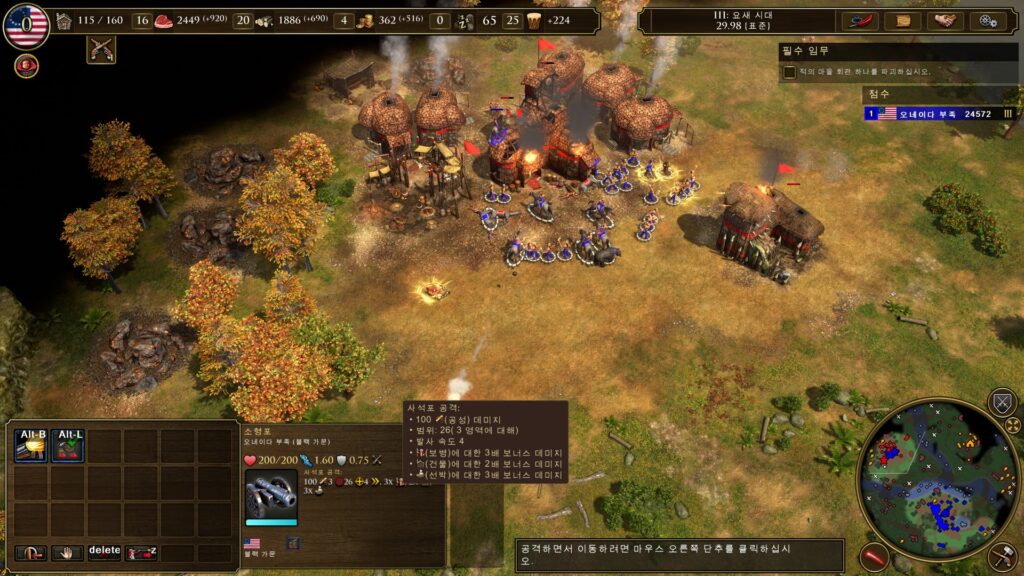
Task: Click the four-arrows button beside the minimap
Action: 1012,426
